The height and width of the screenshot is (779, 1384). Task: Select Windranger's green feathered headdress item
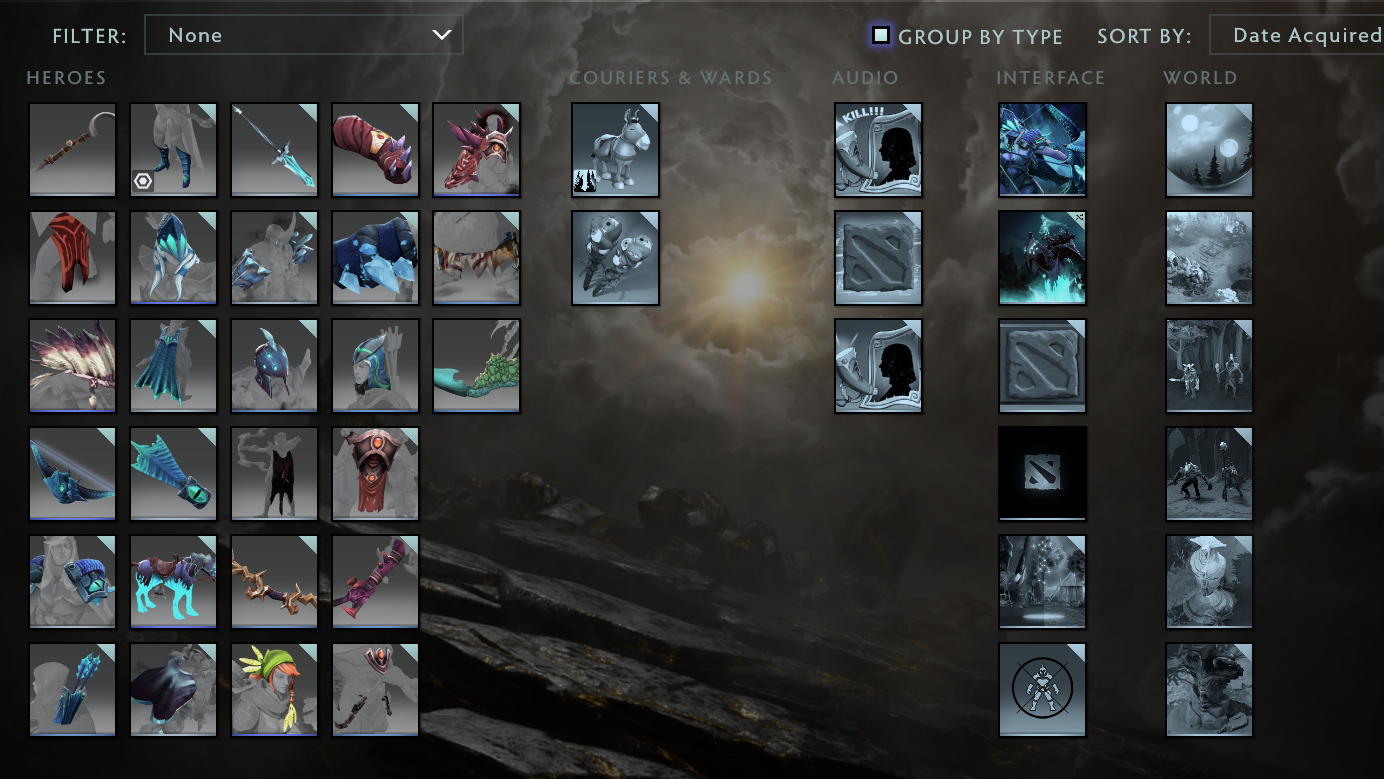(274, 689)
